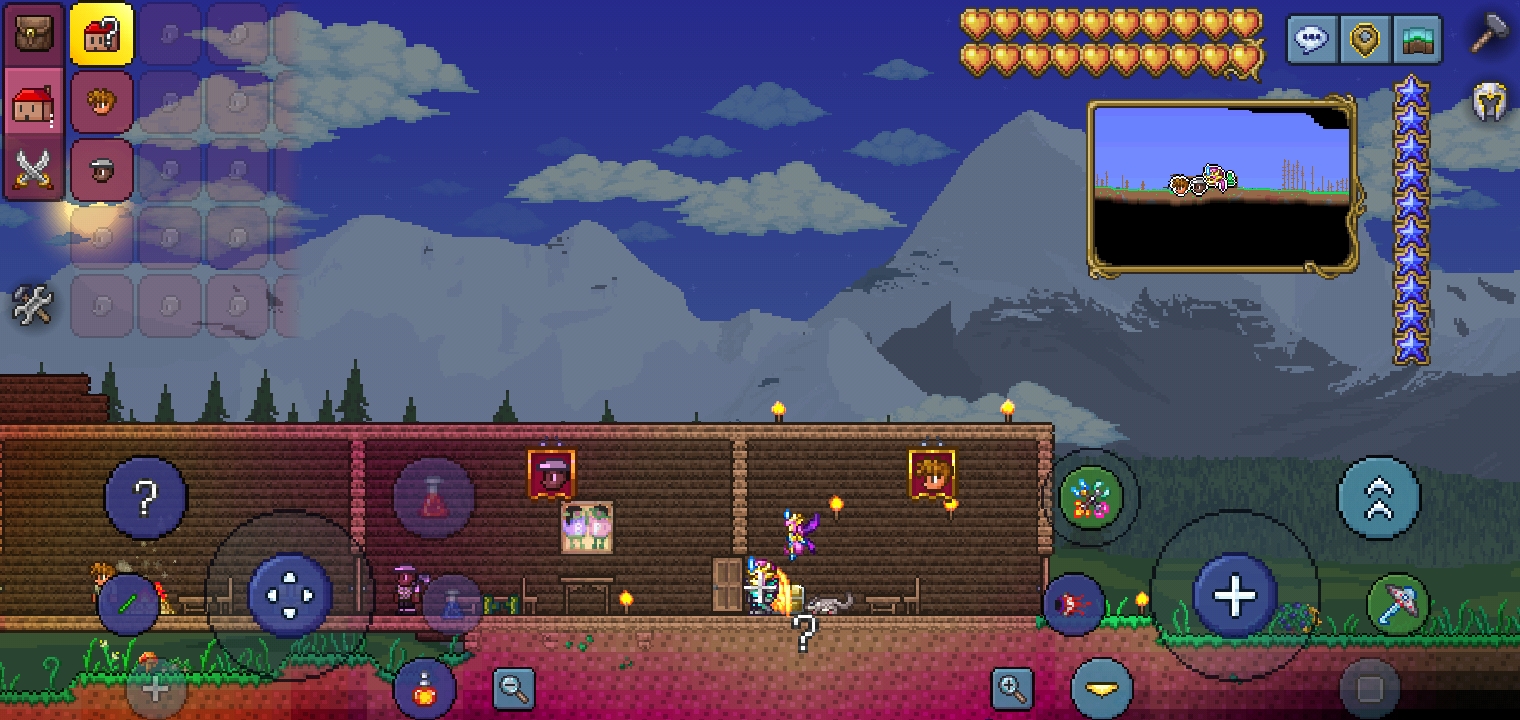Tap the double-arrow jump button

click(1378, 498)
